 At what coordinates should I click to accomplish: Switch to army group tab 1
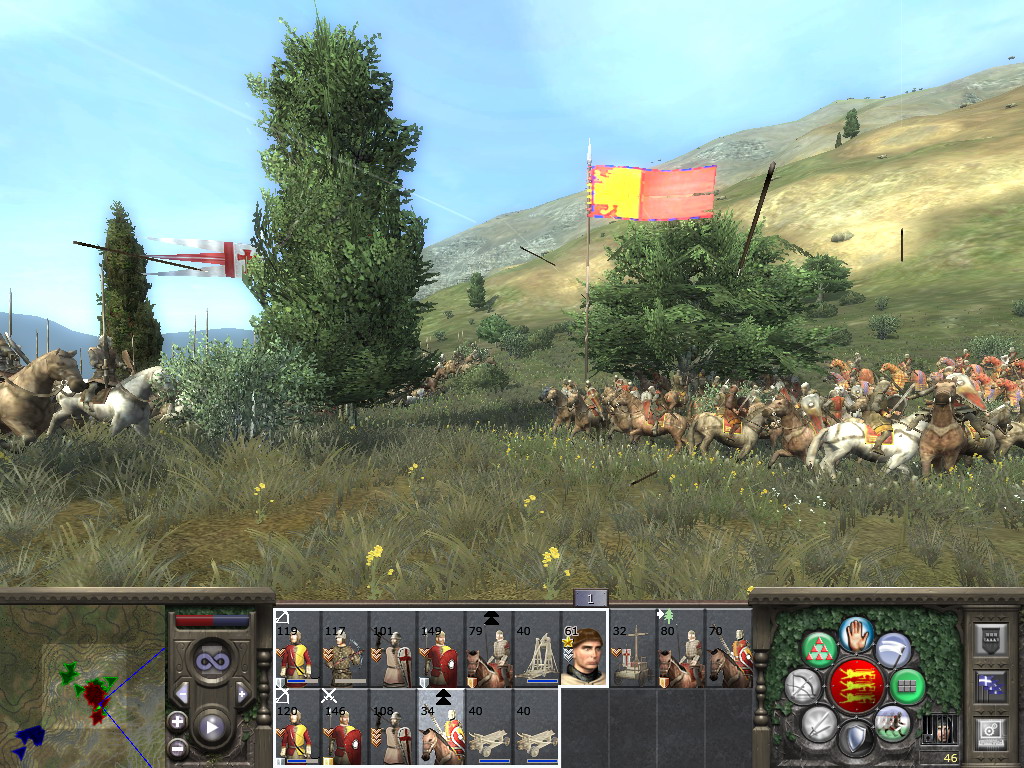pyautogui.click(x=590, y=598)
